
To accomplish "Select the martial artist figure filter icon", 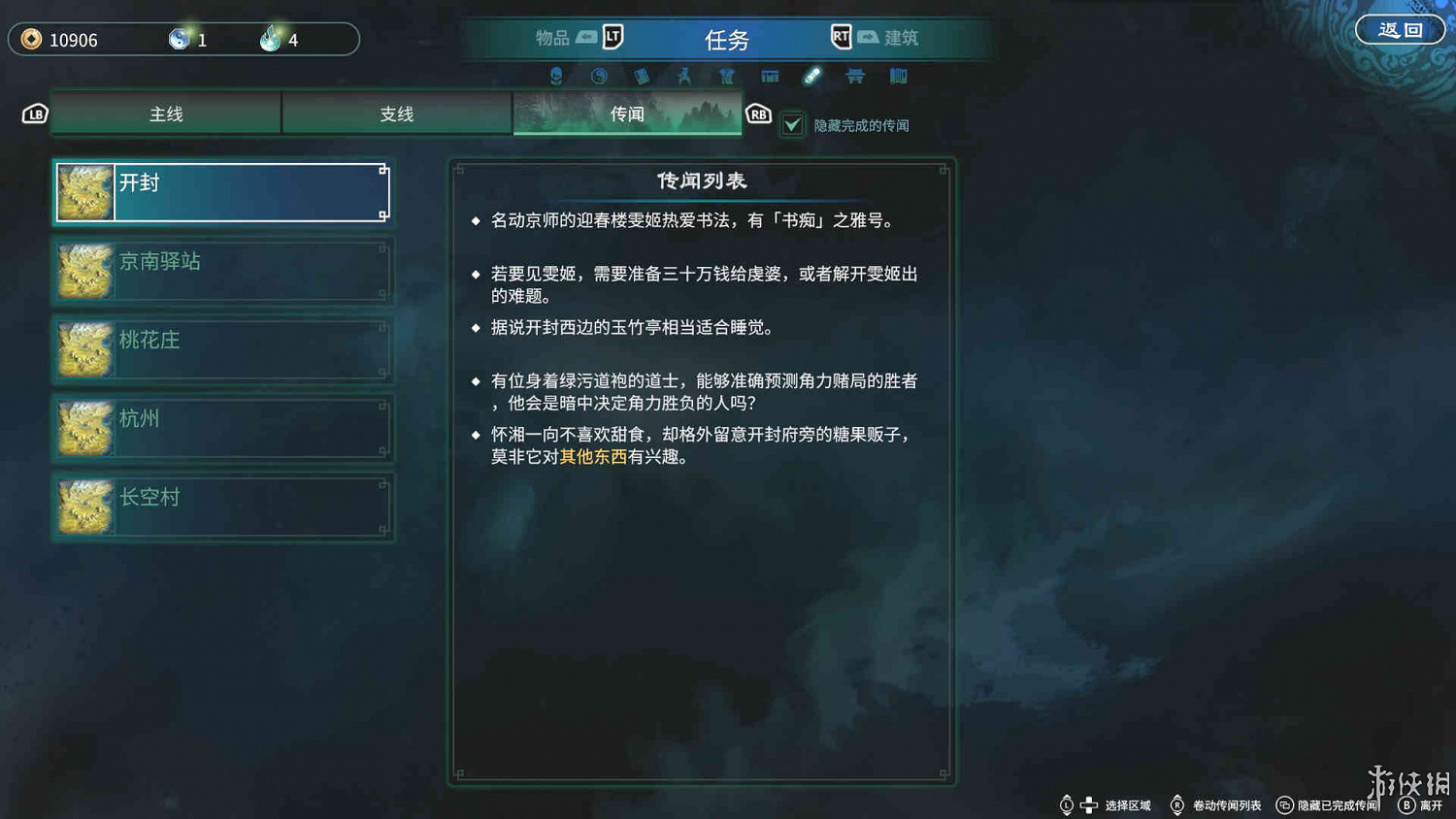I will 684,76.
